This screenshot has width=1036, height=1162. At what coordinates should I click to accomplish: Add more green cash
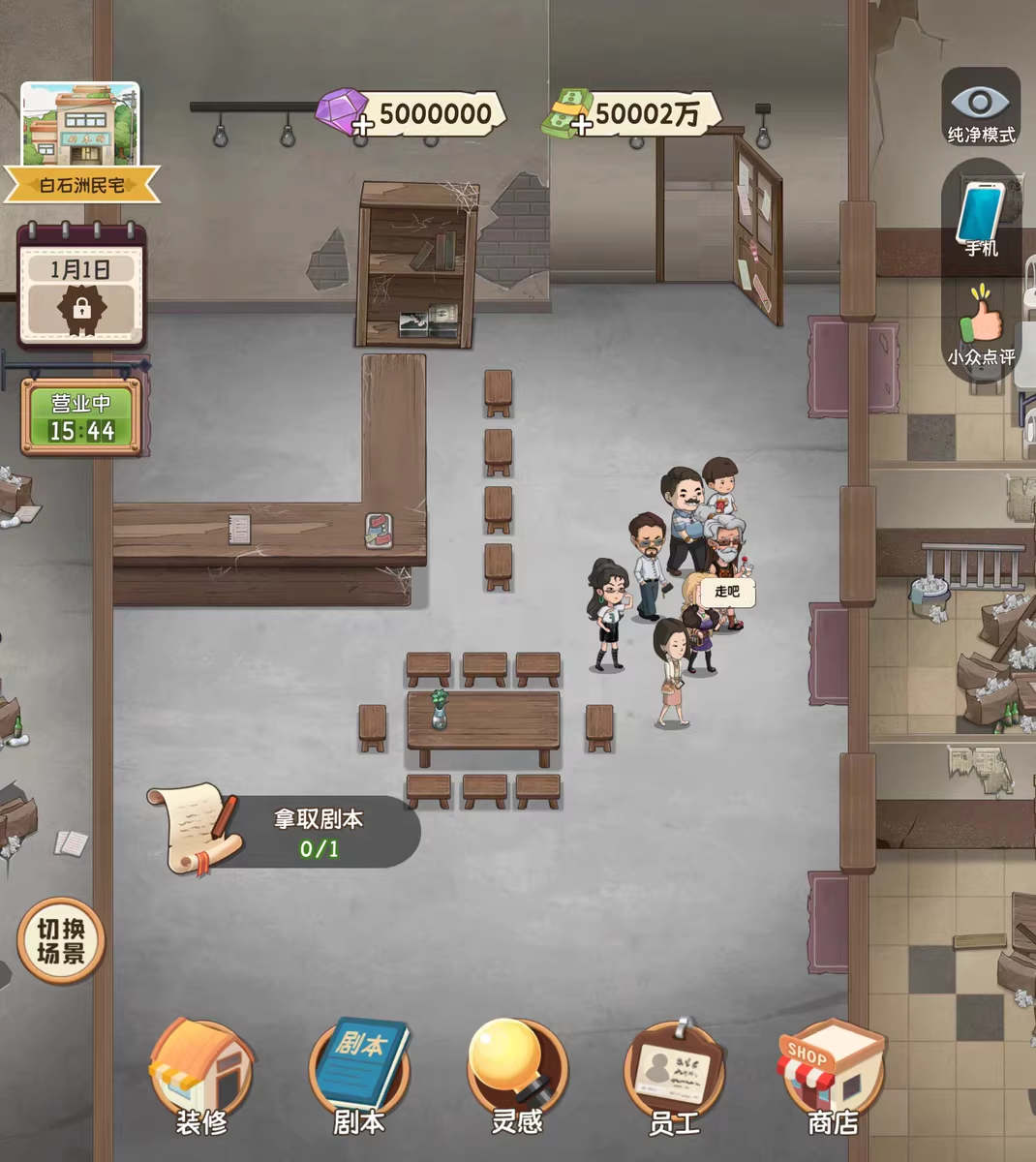click(x=581, y=125)
